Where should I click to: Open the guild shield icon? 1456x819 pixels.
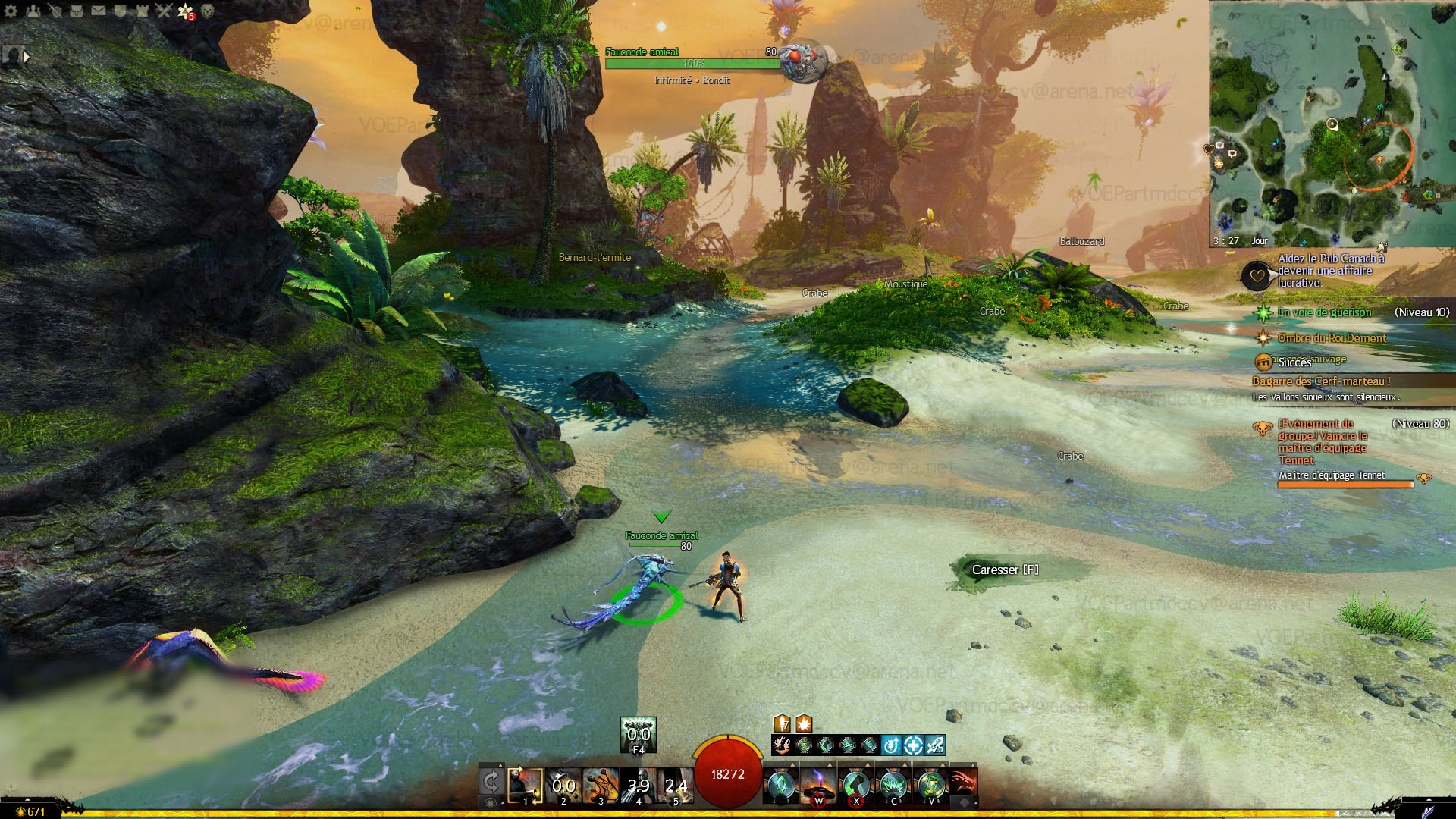point(121,11)
